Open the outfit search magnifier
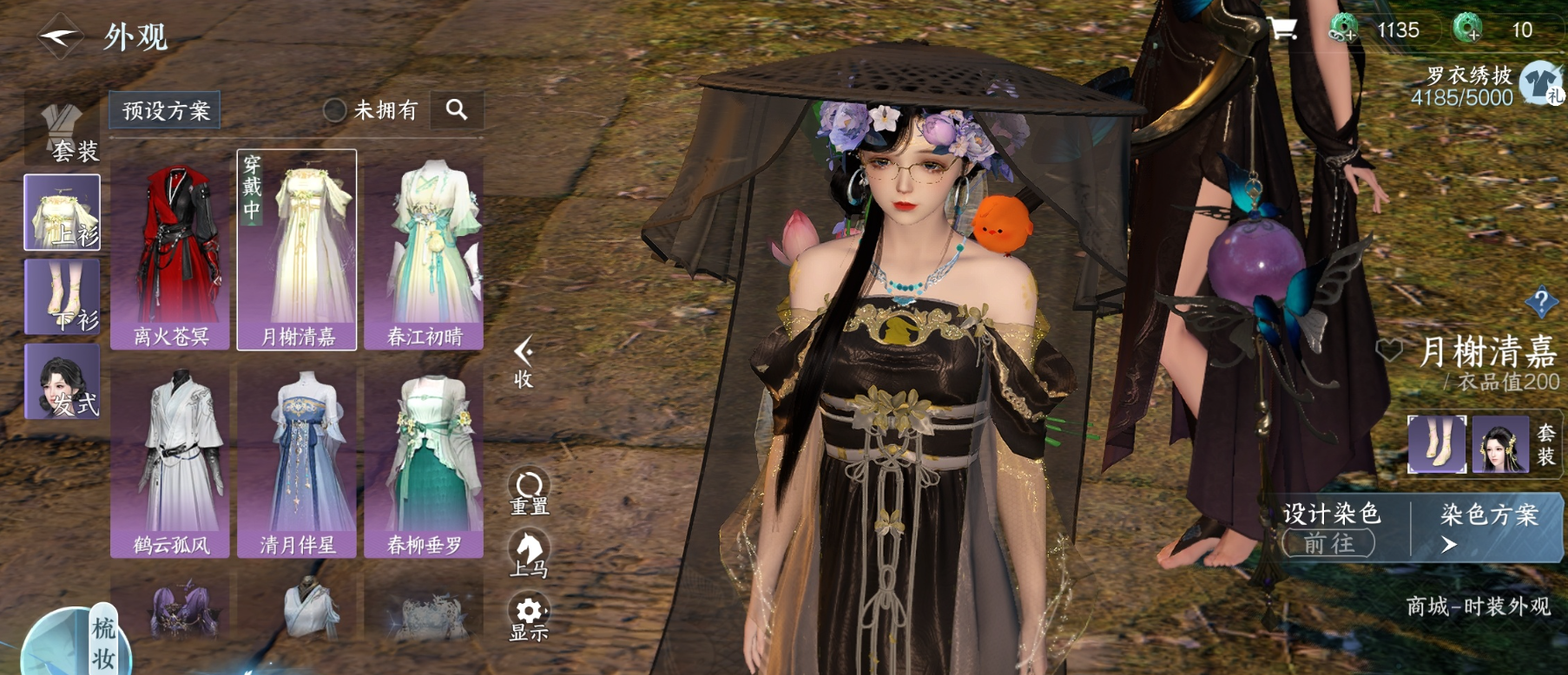Screen dimensions: 1568x675 457,109
